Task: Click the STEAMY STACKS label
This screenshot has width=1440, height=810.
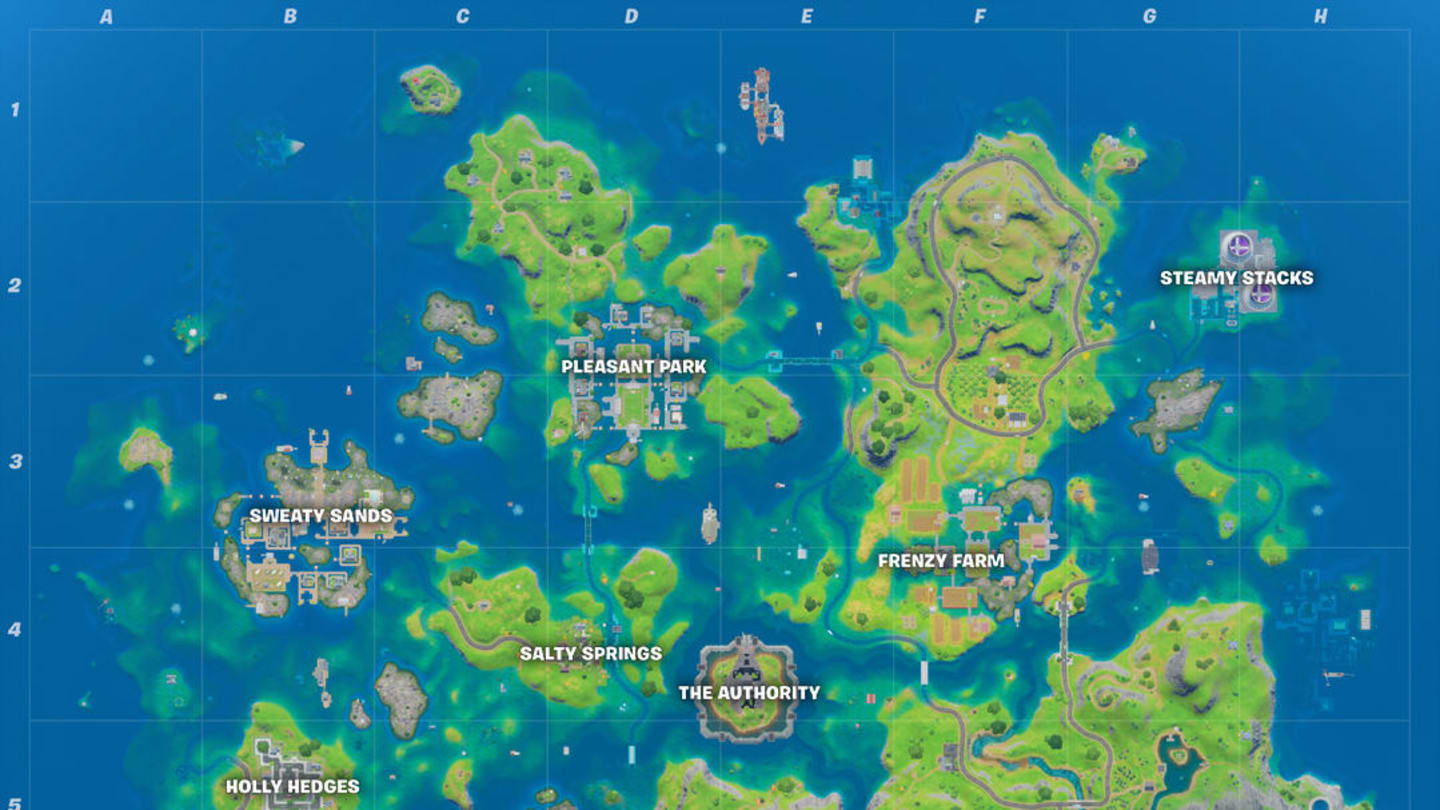Action: click(x=1235, y=277)
